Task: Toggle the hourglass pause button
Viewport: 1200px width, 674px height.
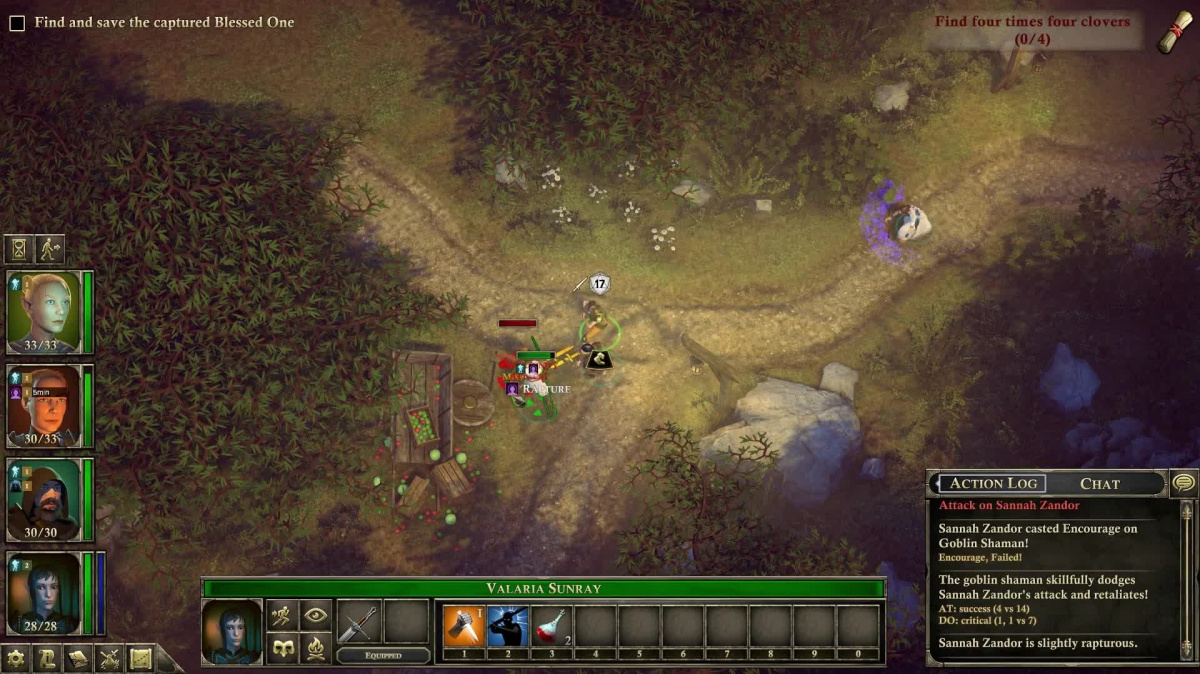Action: [x=19, y=248]
